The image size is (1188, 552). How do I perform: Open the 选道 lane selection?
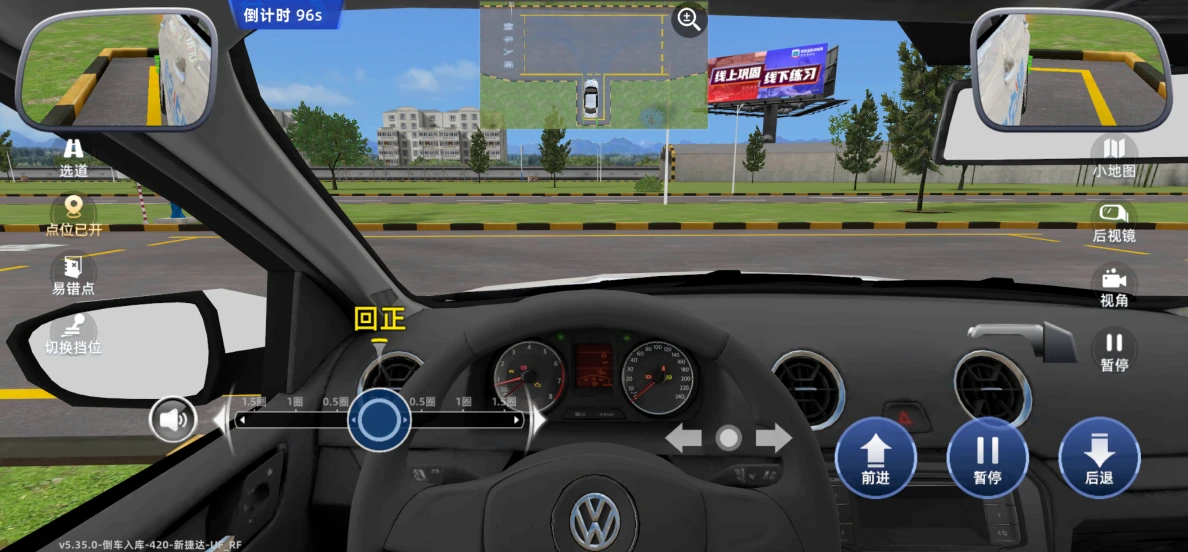point(73,156)
